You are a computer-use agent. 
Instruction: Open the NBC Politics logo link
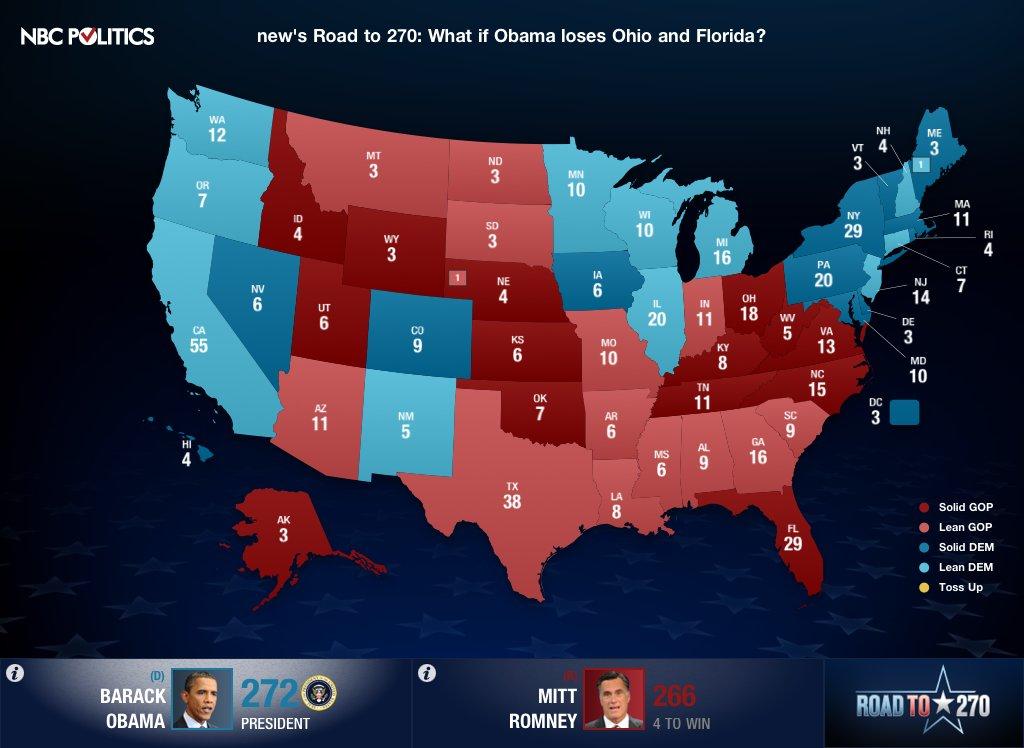click(88, 37)
